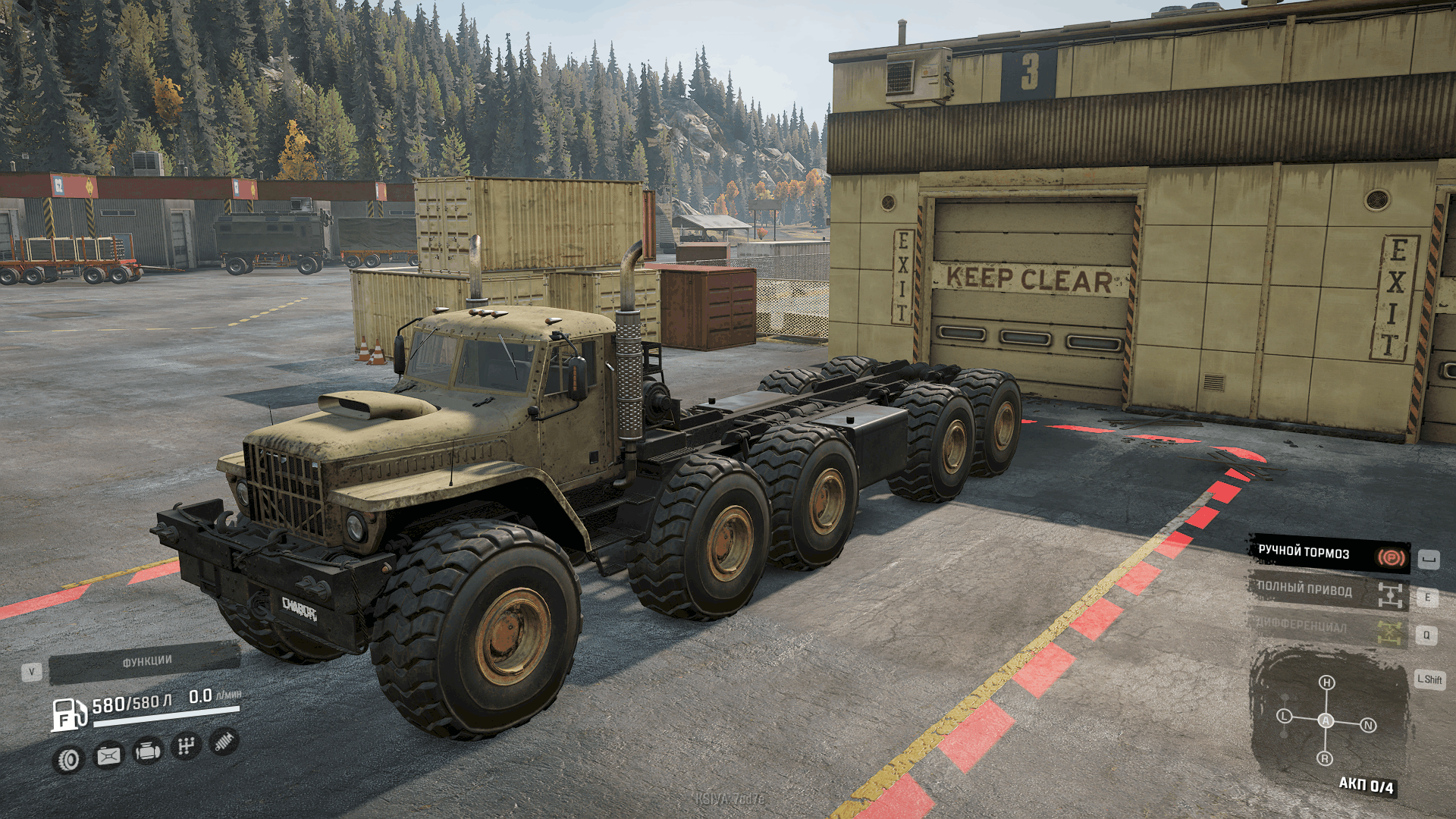This screenshot has width=1456, height=819.
Task: Toggle the Ручной тормоз handbrake
Action: (x=1329, y=554)
